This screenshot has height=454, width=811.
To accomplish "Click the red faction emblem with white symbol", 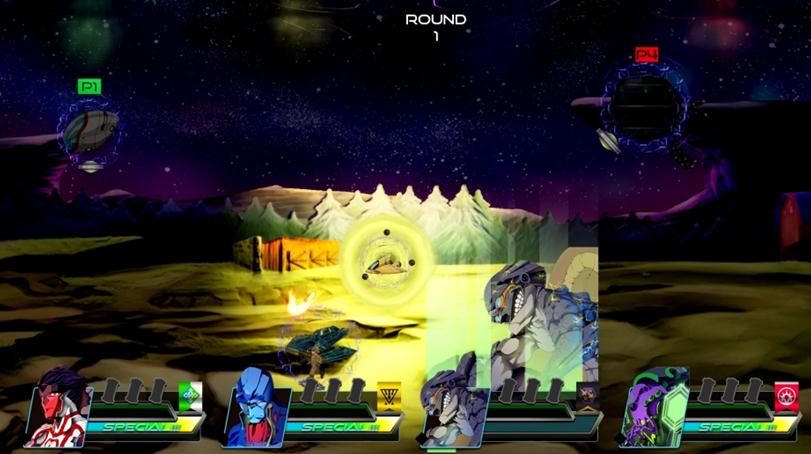I will (x=786, y=397).
